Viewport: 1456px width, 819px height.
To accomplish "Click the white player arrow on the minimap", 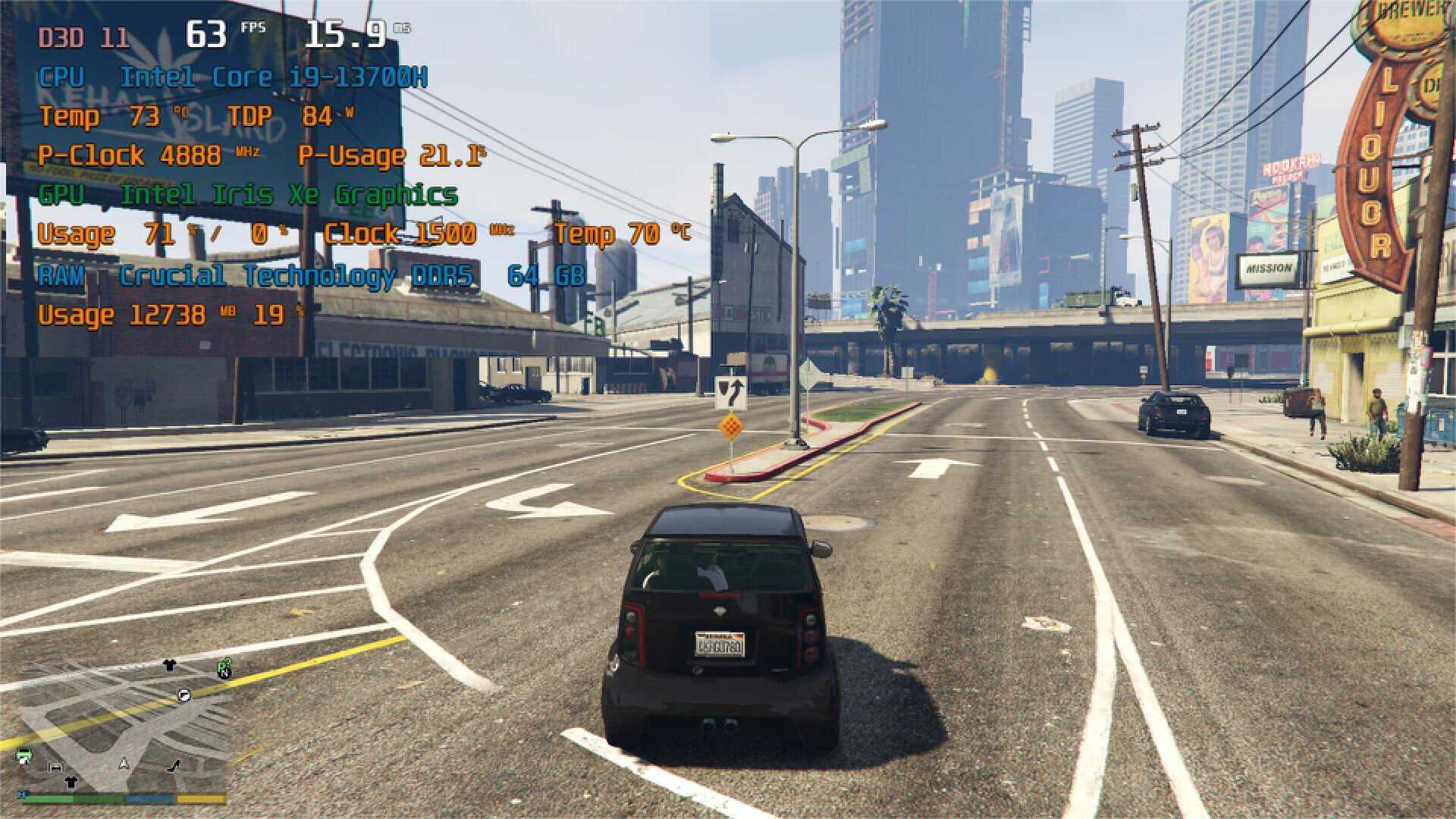I will coord(124,764).
